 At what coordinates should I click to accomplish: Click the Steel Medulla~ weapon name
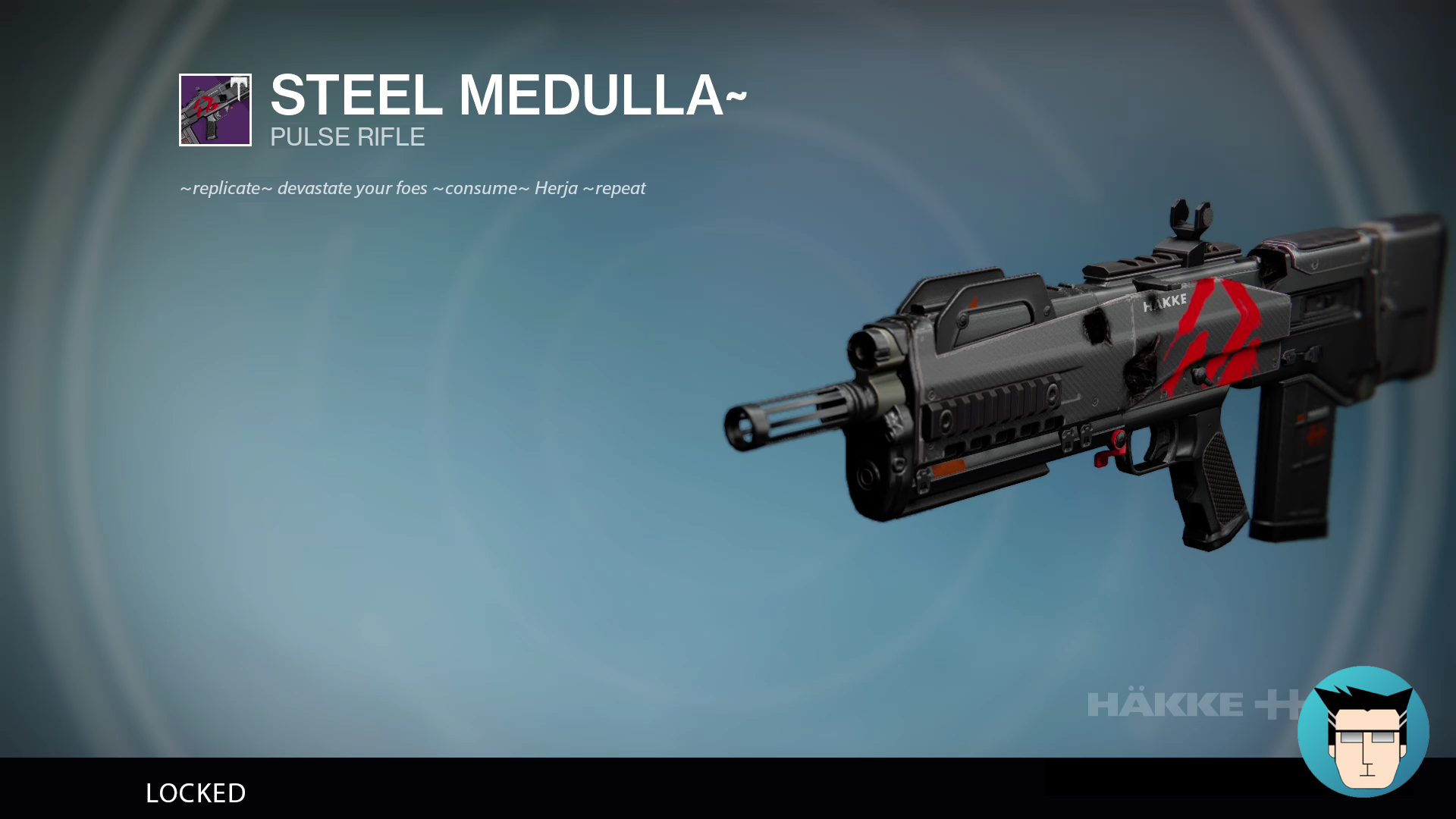click(507, 96)
